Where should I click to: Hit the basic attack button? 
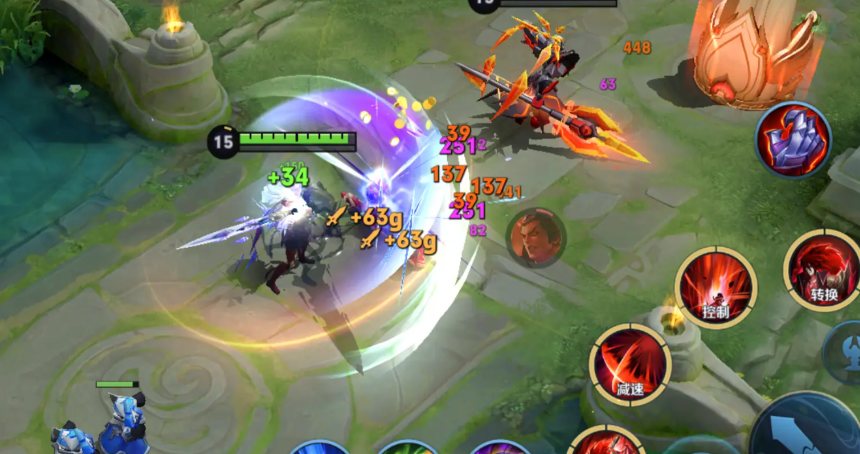(808, 428)
